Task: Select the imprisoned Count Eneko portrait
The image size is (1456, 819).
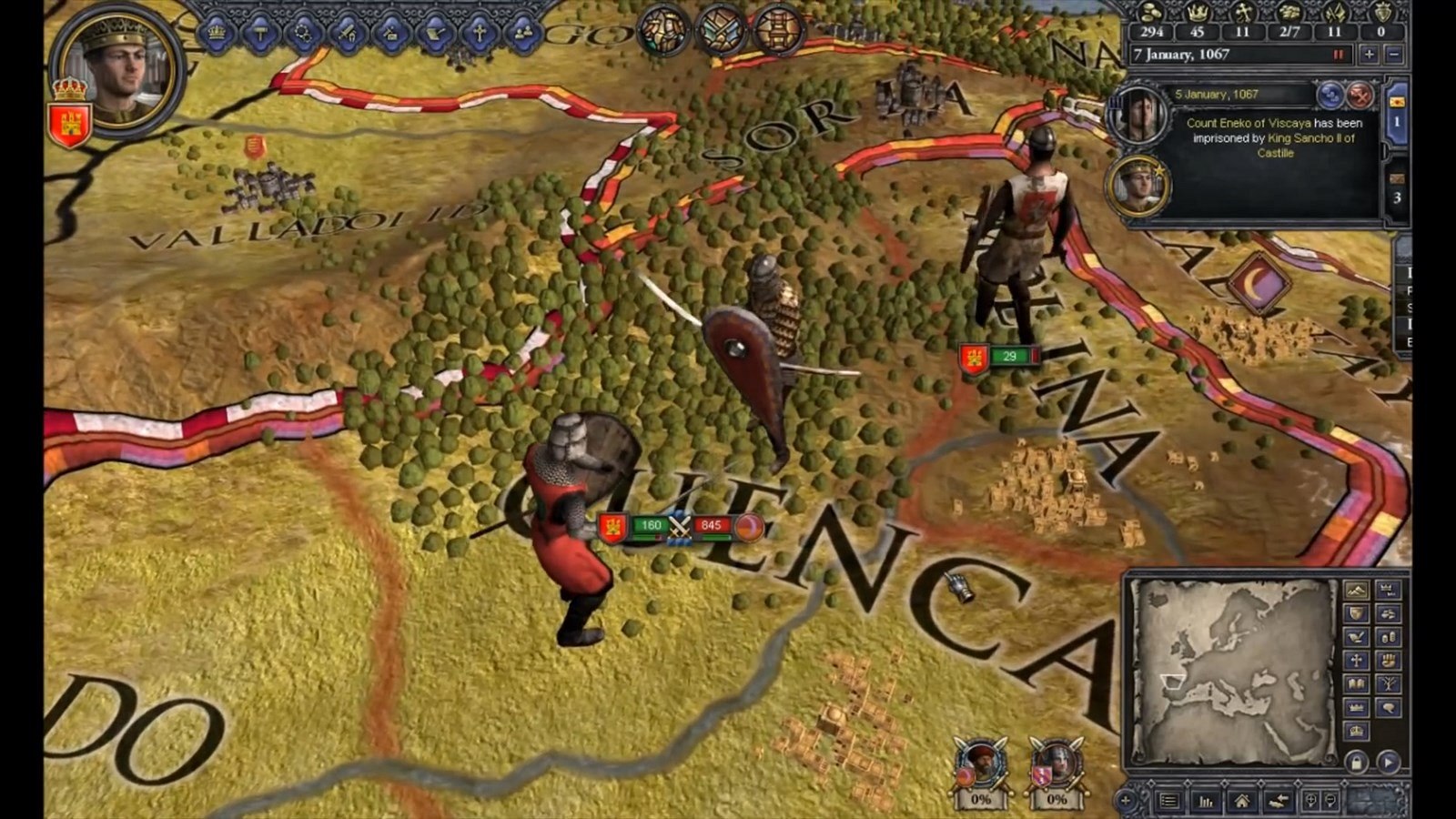Action: pos(1137,114)
